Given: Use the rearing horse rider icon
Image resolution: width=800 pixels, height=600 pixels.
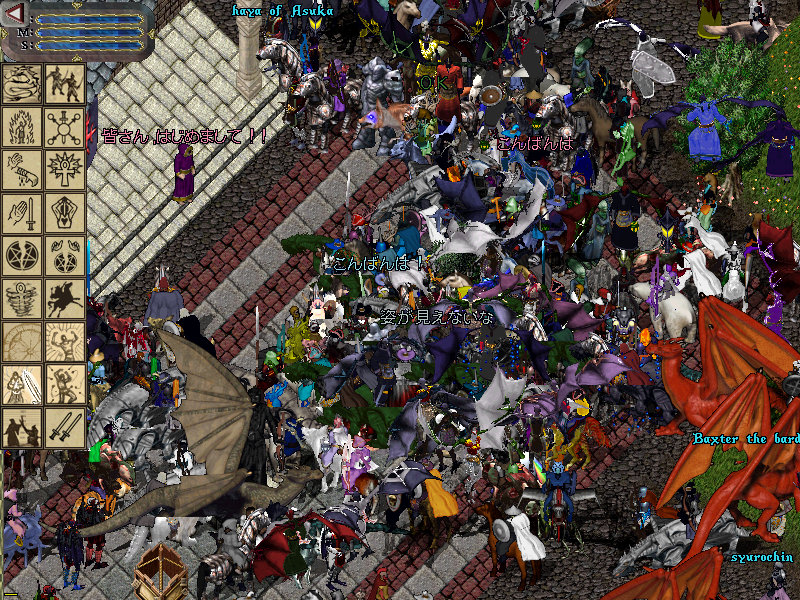Looking at the screenshot, I should [x=65, y=299].
